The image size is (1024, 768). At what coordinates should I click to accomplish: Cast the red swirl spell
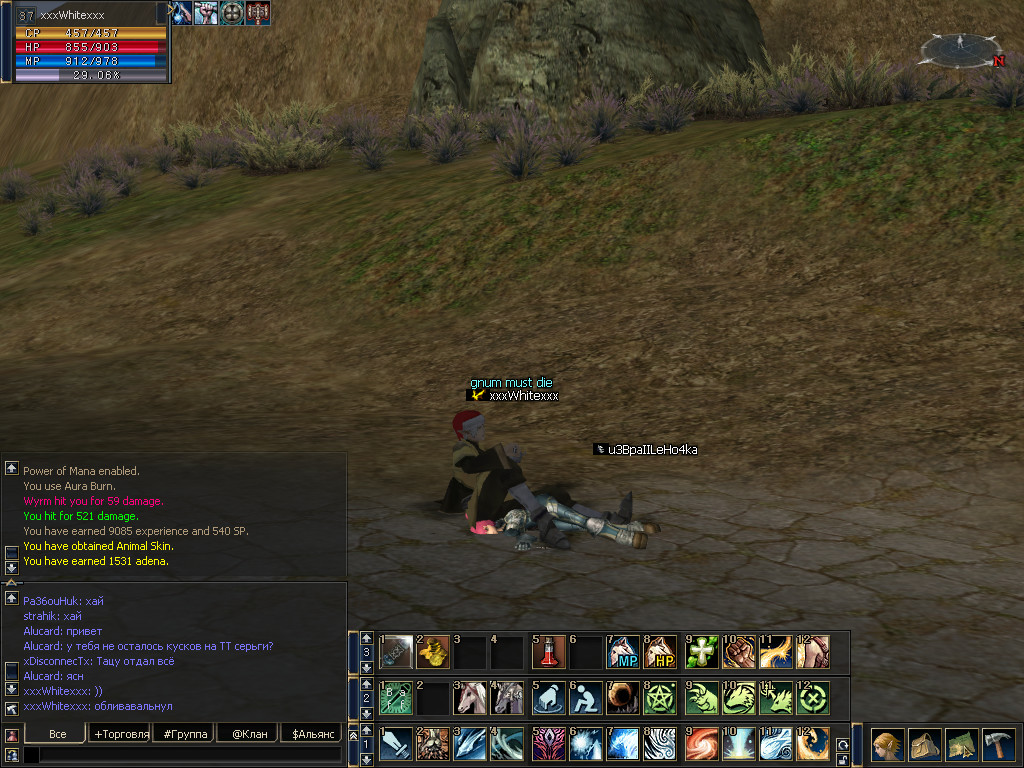699,744
